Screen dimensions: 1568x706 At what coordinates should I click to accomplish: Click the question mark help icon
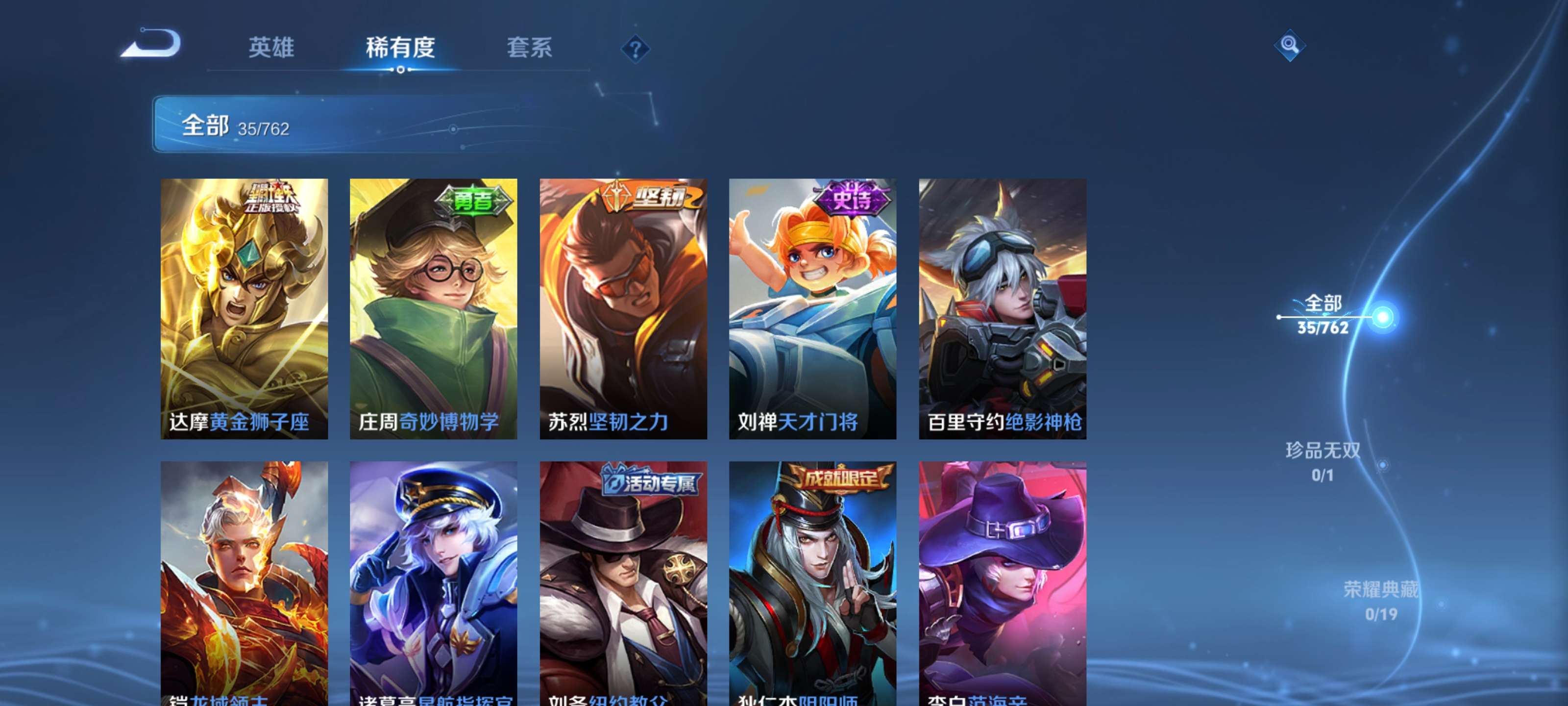(636, 50)
